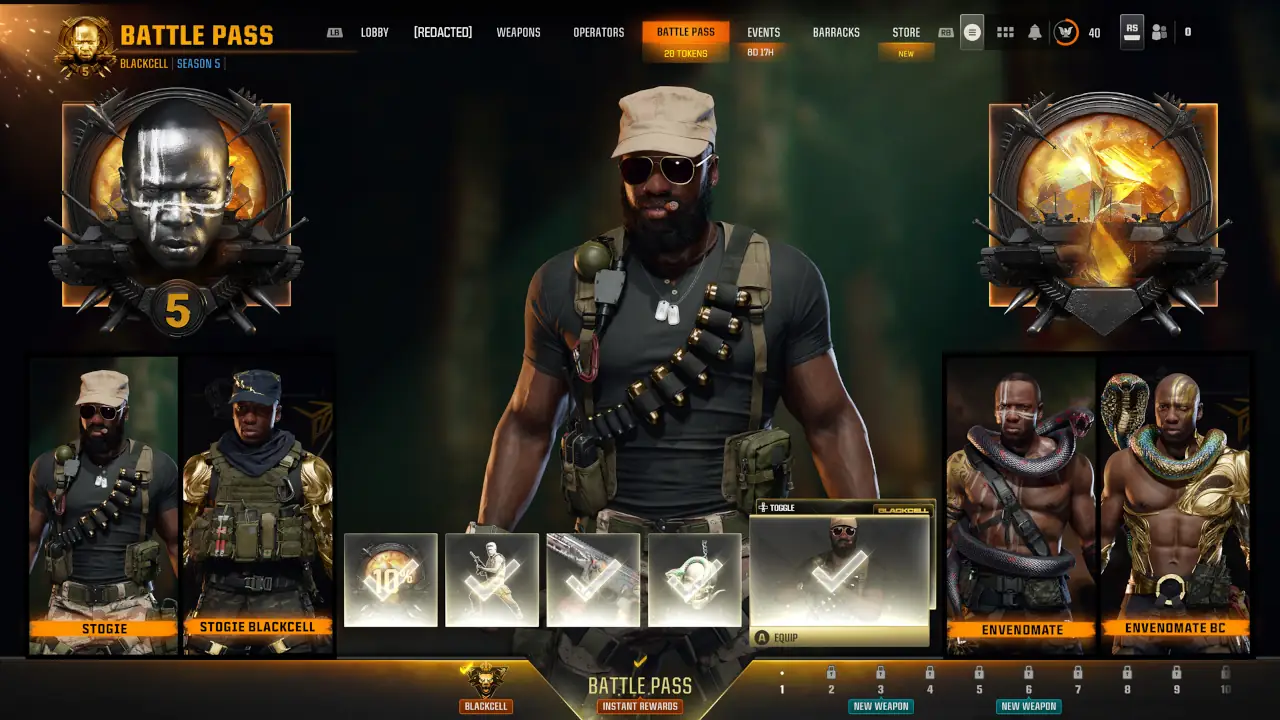1280x720 pixels.
Task: Open the notifications bell icon
Action: point(1035,32)
